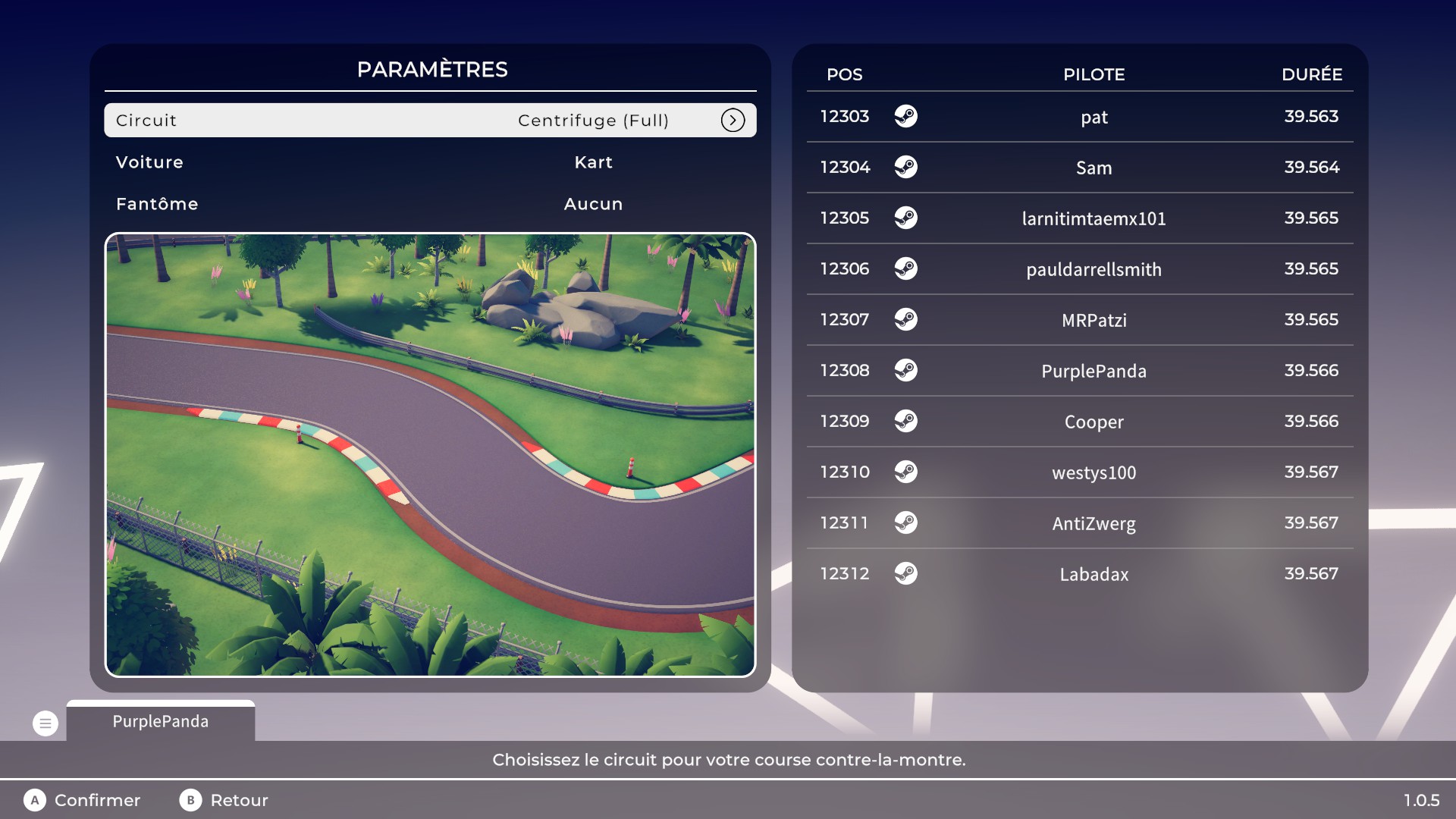The image size is (1456, 819).
Task: Select leaderboard row for pilot pat
Action: [x=1080, y=117]
